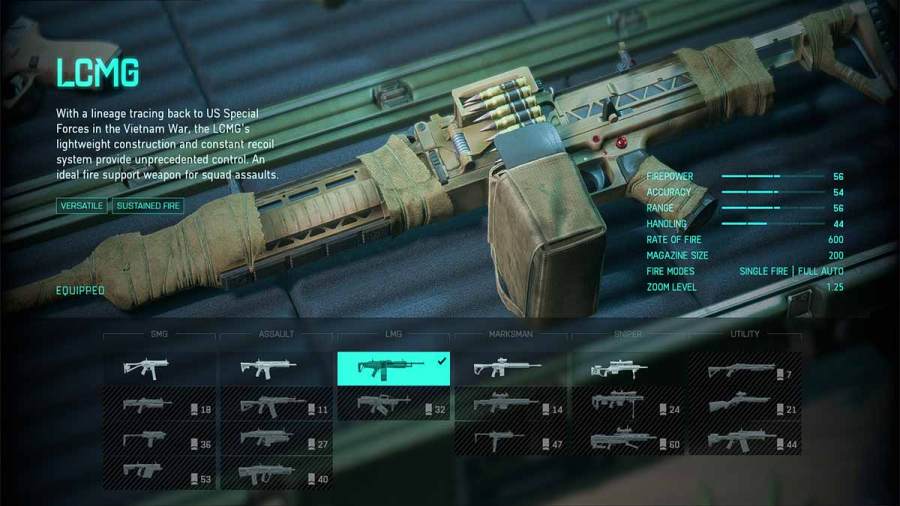Click the locked assault rifle marked 27

click(x=276, y=440)
